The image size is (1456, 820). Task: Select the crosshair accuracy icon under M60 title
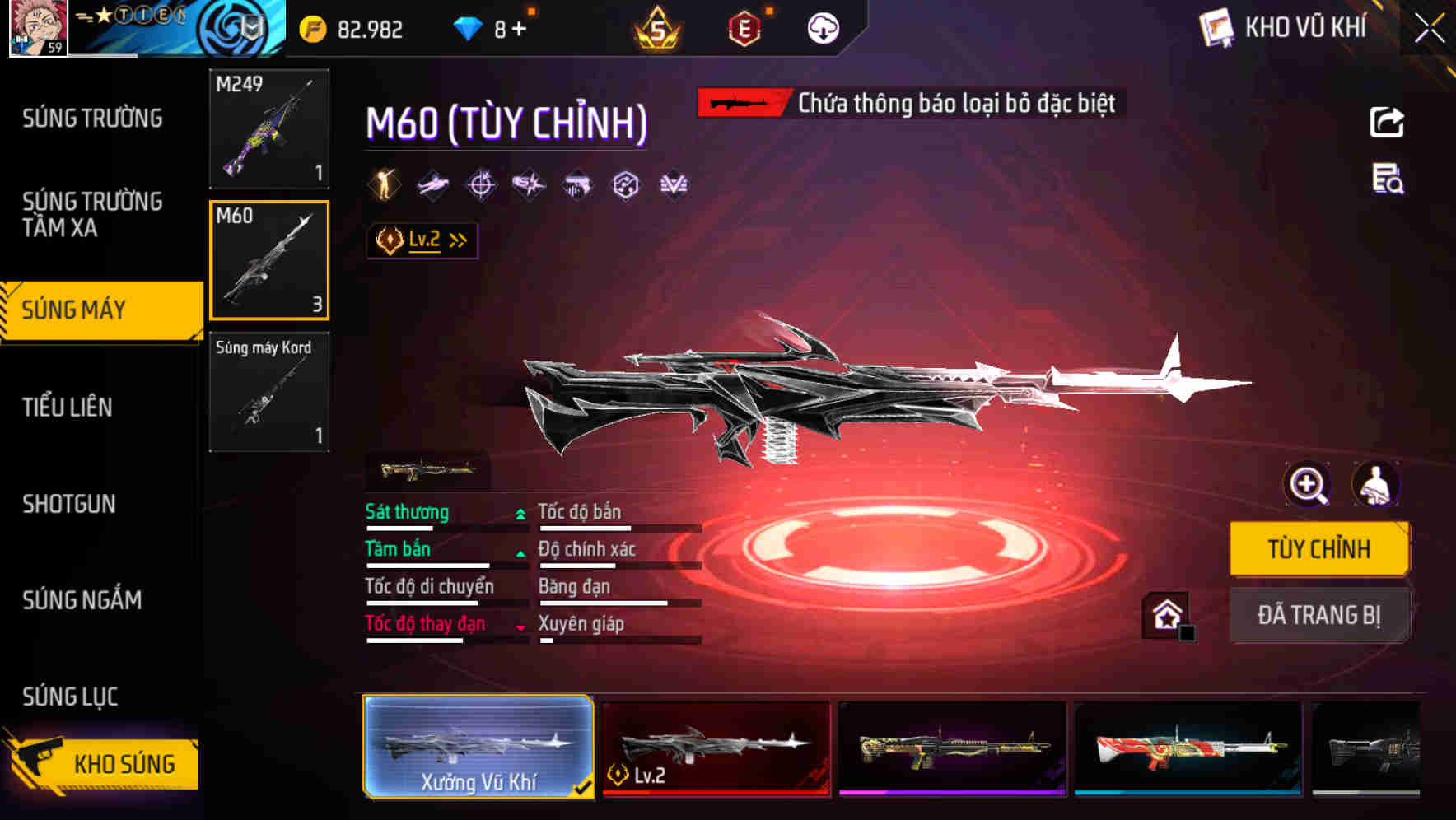482,184
